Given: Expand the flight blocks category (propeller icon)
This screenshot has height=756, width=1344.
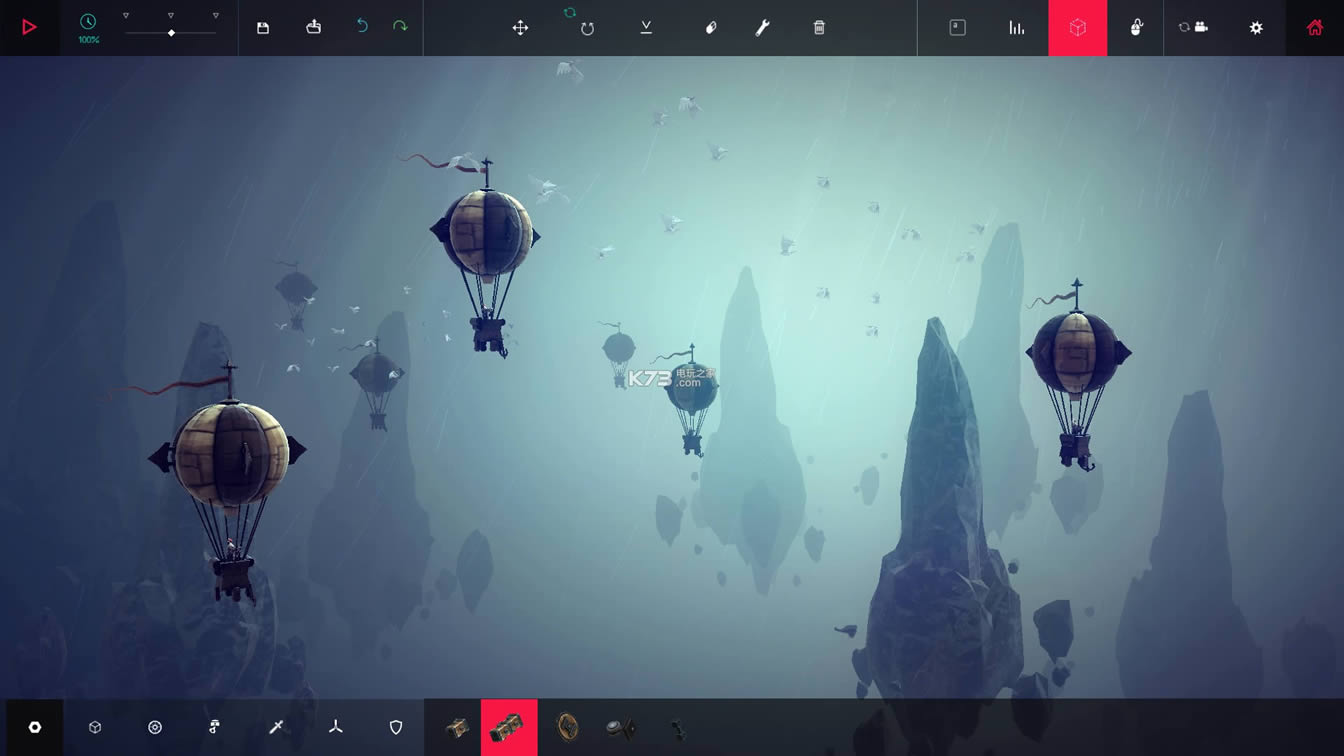Looking at the screenshot, I should coord(335,728).
